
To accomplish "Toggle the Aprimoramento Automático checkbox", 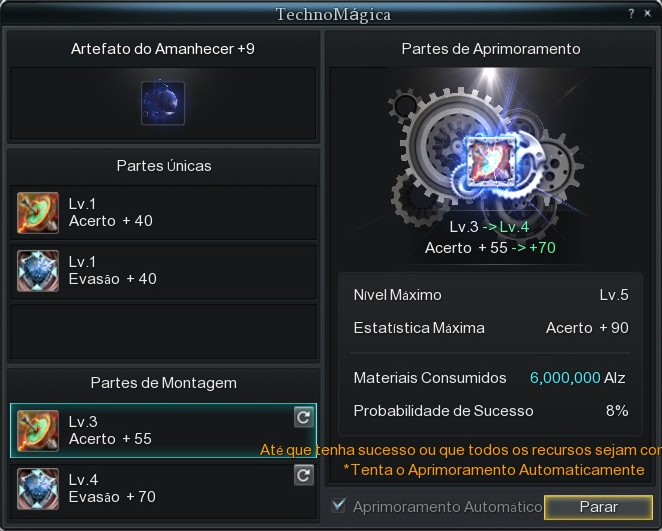I will tap(339, 506).
